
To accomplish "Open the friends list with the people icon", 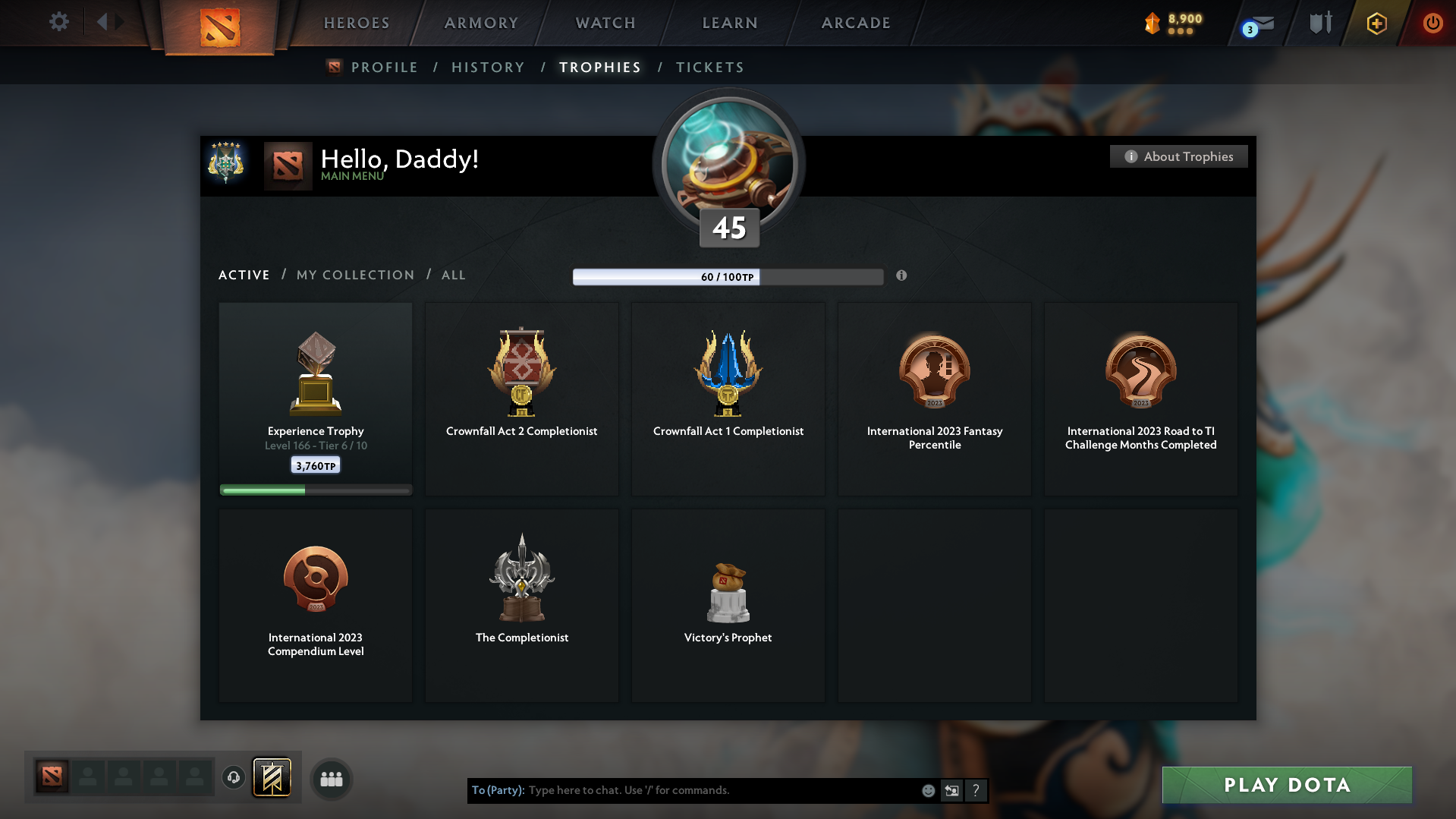I will click(x=331, y=779).
